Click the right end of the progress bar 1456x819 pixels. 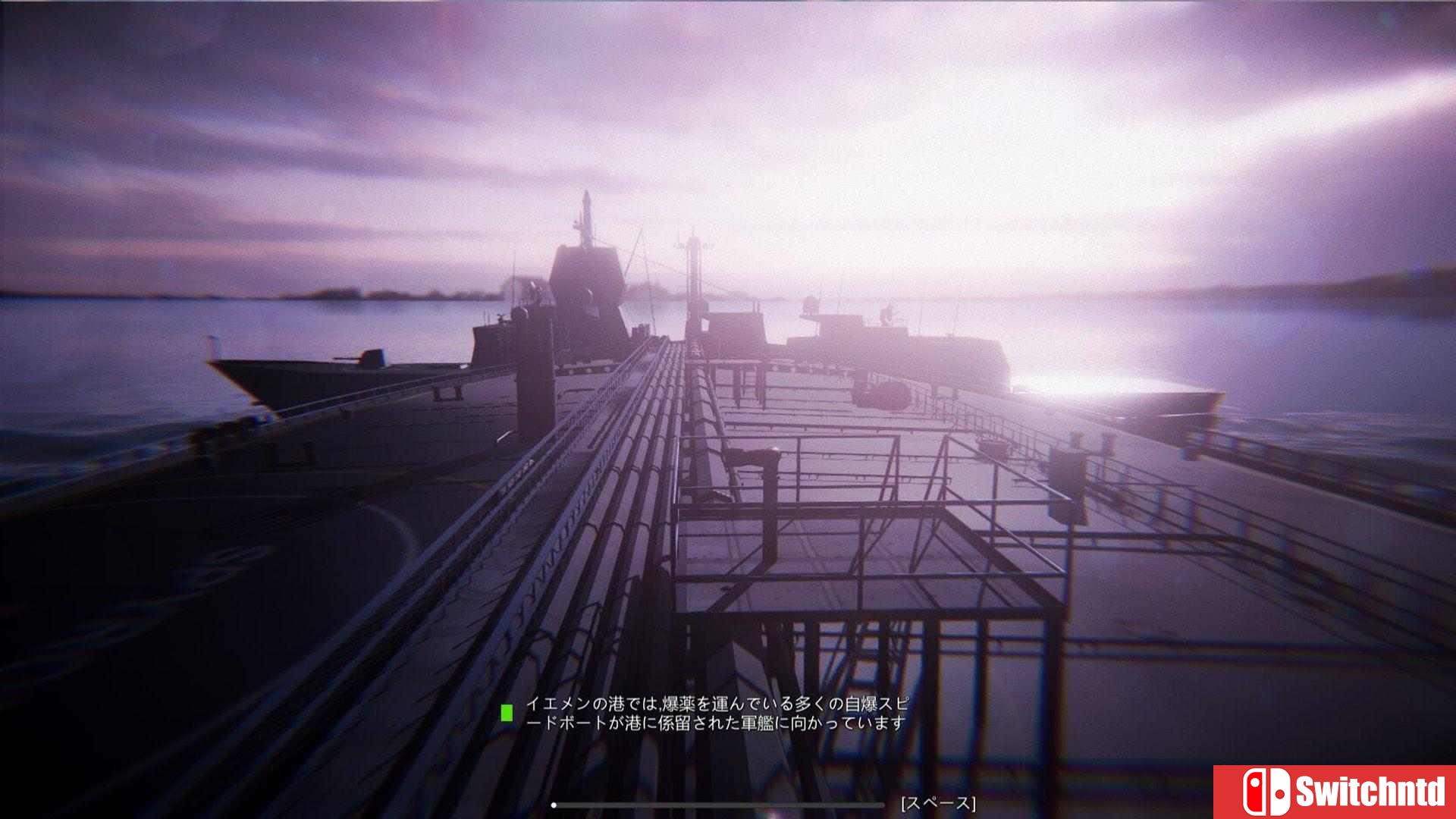[881, 804]
